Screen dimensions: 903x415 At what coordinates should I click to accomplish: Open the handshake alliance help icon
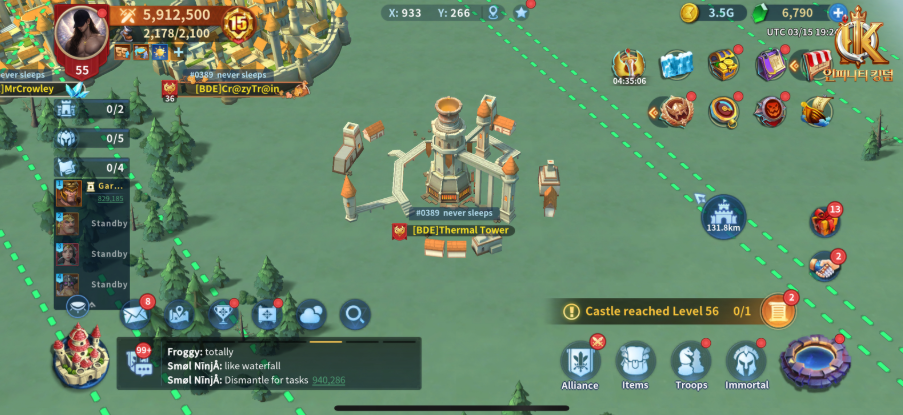(x=824, y=267)
